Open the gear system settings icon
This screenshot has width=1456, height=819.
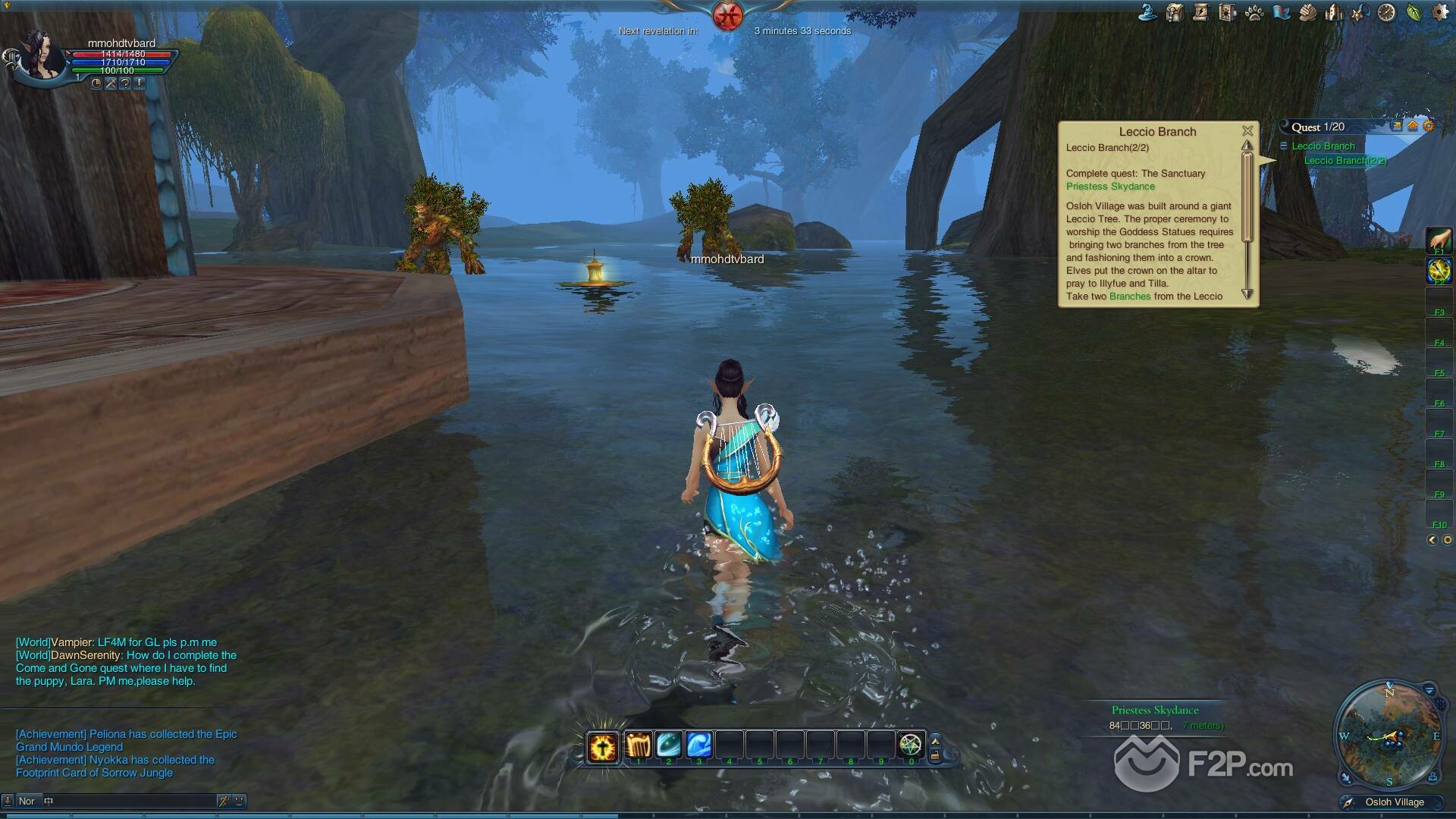click(x=1439, y=13)
